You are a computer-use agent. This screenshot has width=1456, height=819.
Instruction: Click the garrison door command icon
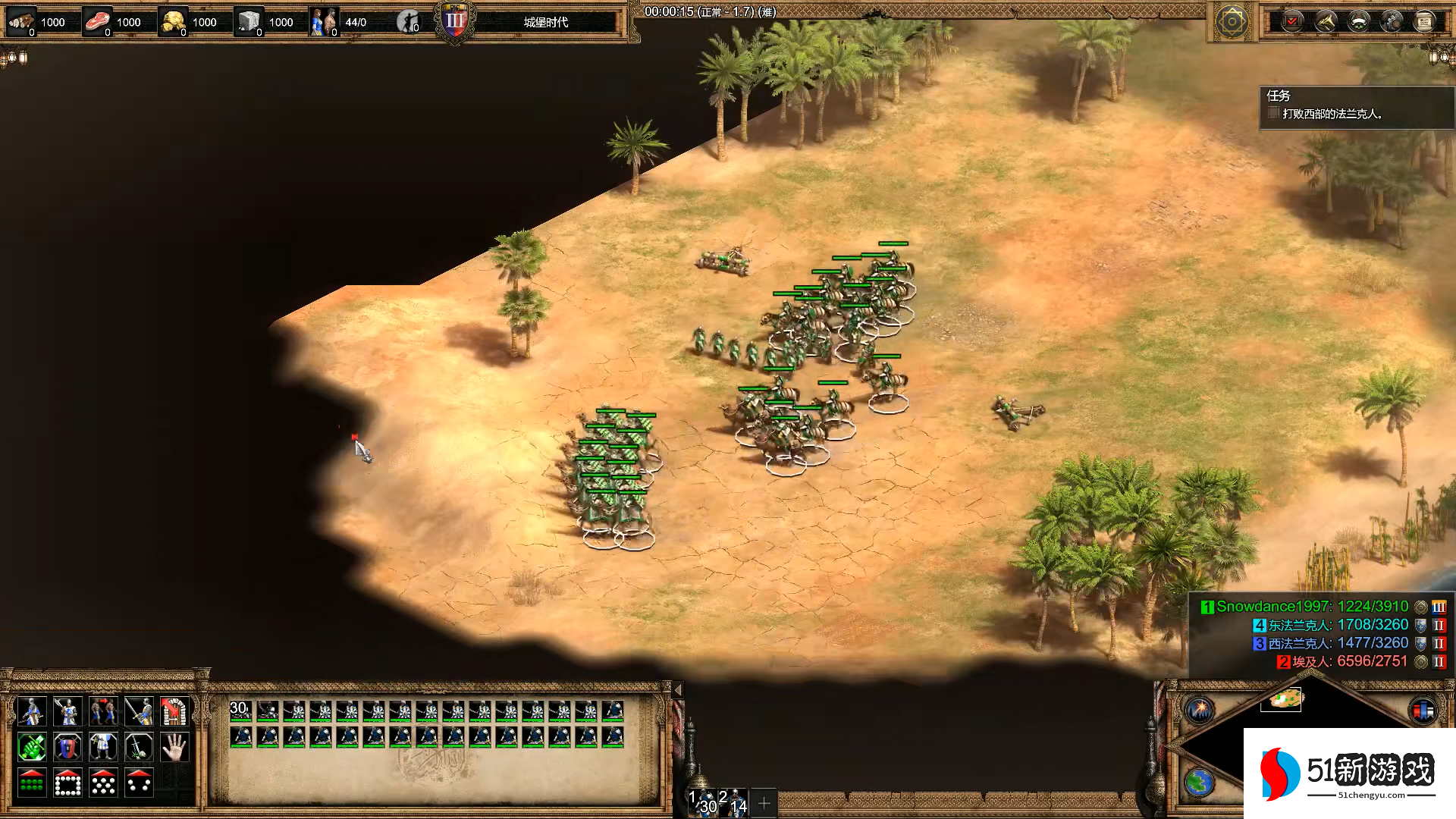click(x=174, y=711)
